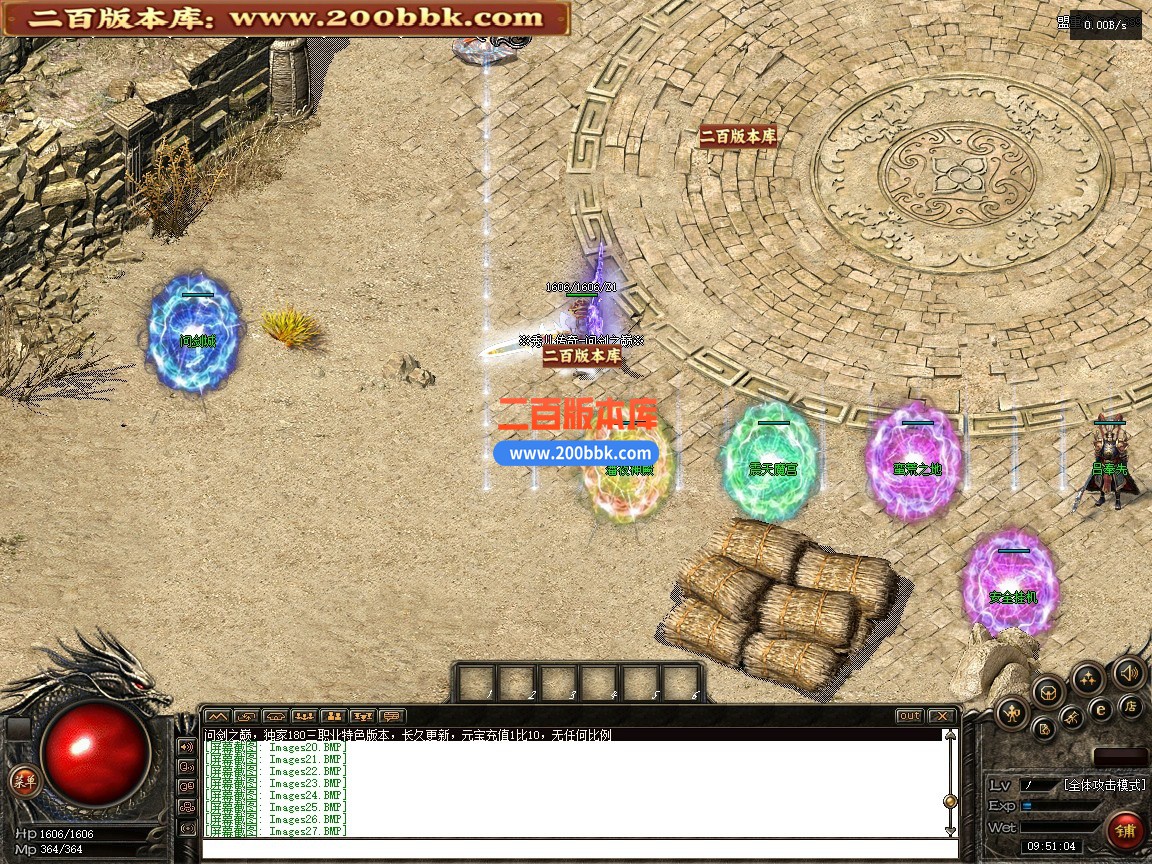Viewport: 1152px width, 864px height.
Task: Click the red 铺 shop button
Action: point(1126,830)
